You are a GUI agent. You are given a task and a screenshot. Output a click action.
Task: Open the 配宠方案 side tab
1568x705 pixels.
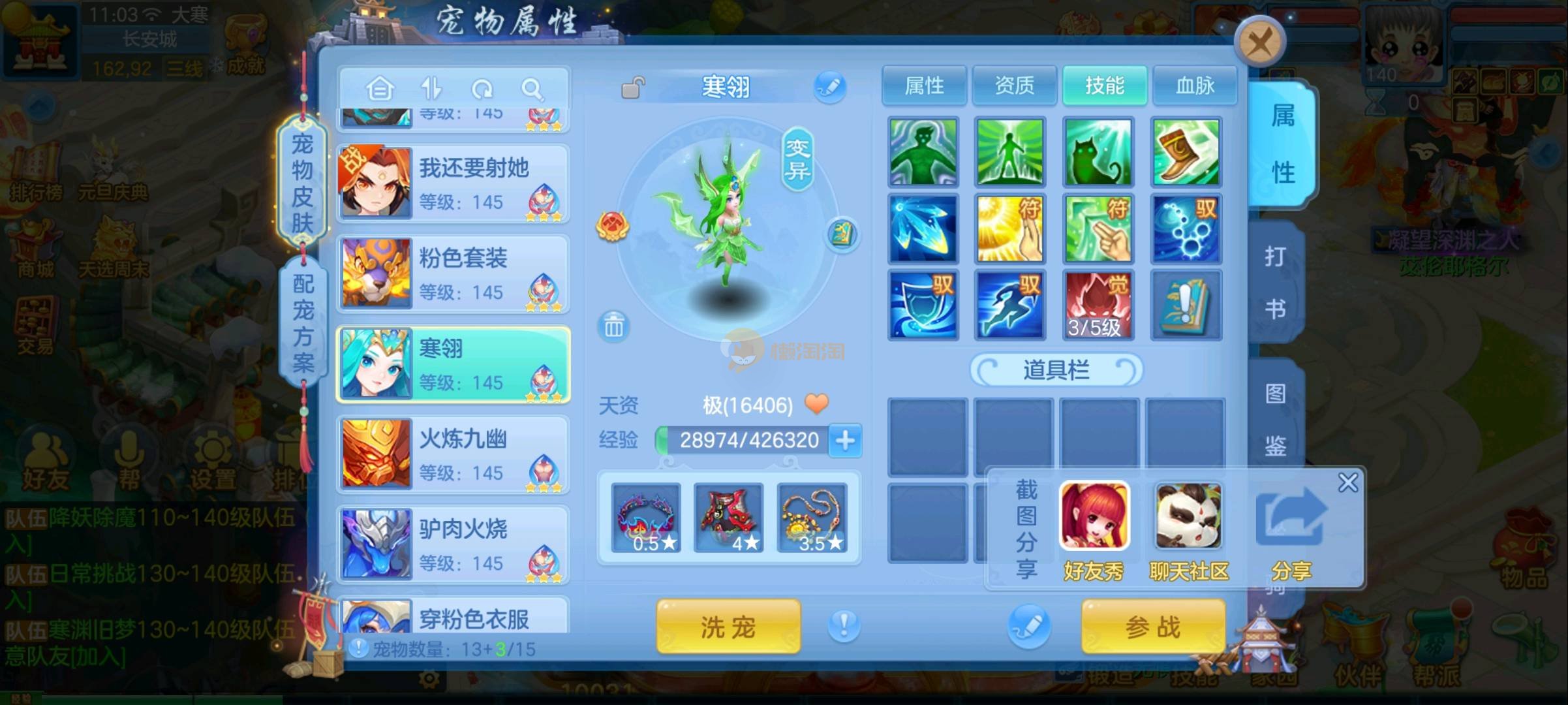(x=303, y=323)
